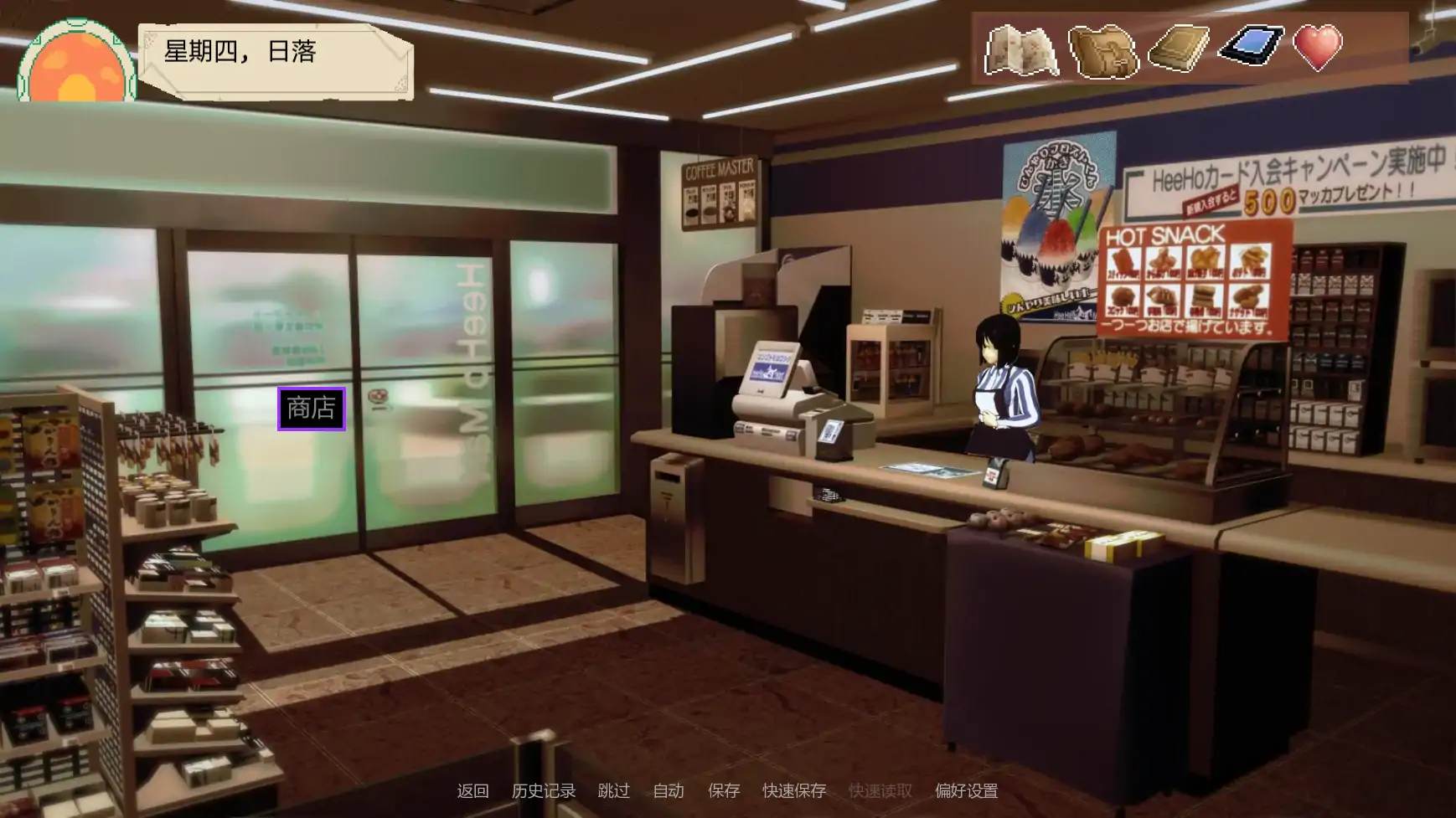Screen dimensions: 1456x818
Task: Enable auto-play with 自动
Action: (x=669, y=790)
